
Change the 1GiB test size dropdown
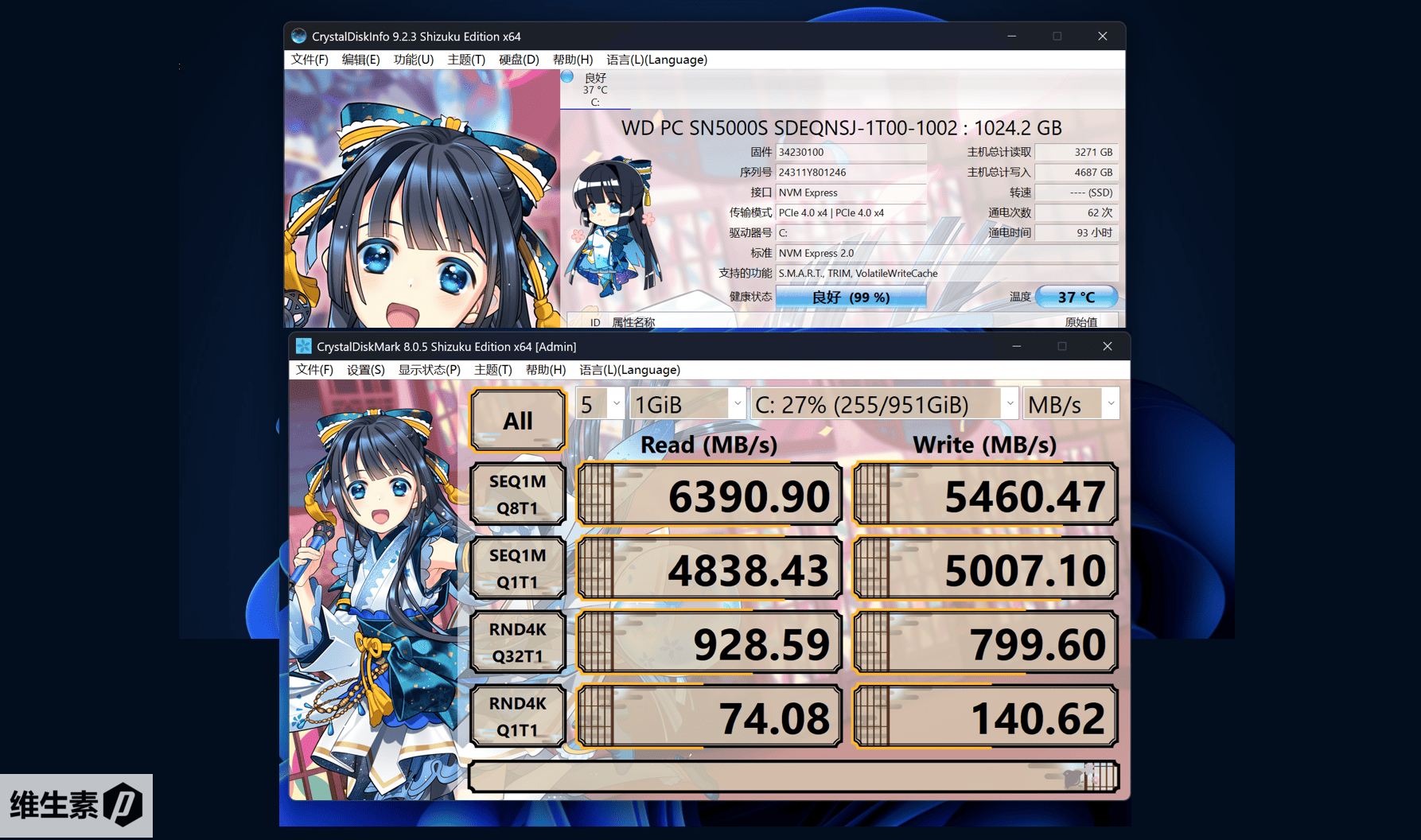(687, 404)
